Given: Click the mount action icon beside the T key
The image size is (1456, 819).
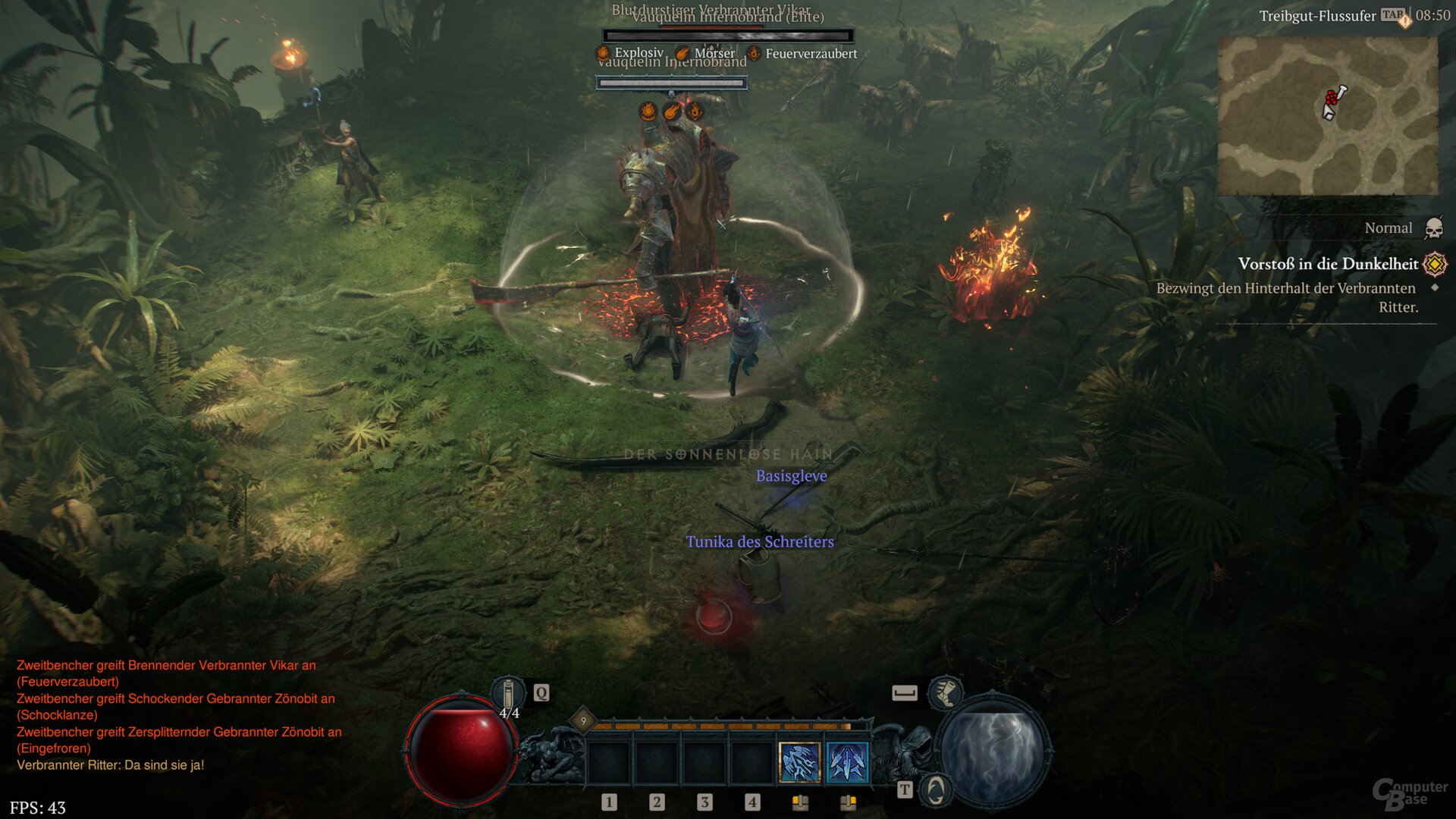Looking at the screenshot, I should (935, 790).
